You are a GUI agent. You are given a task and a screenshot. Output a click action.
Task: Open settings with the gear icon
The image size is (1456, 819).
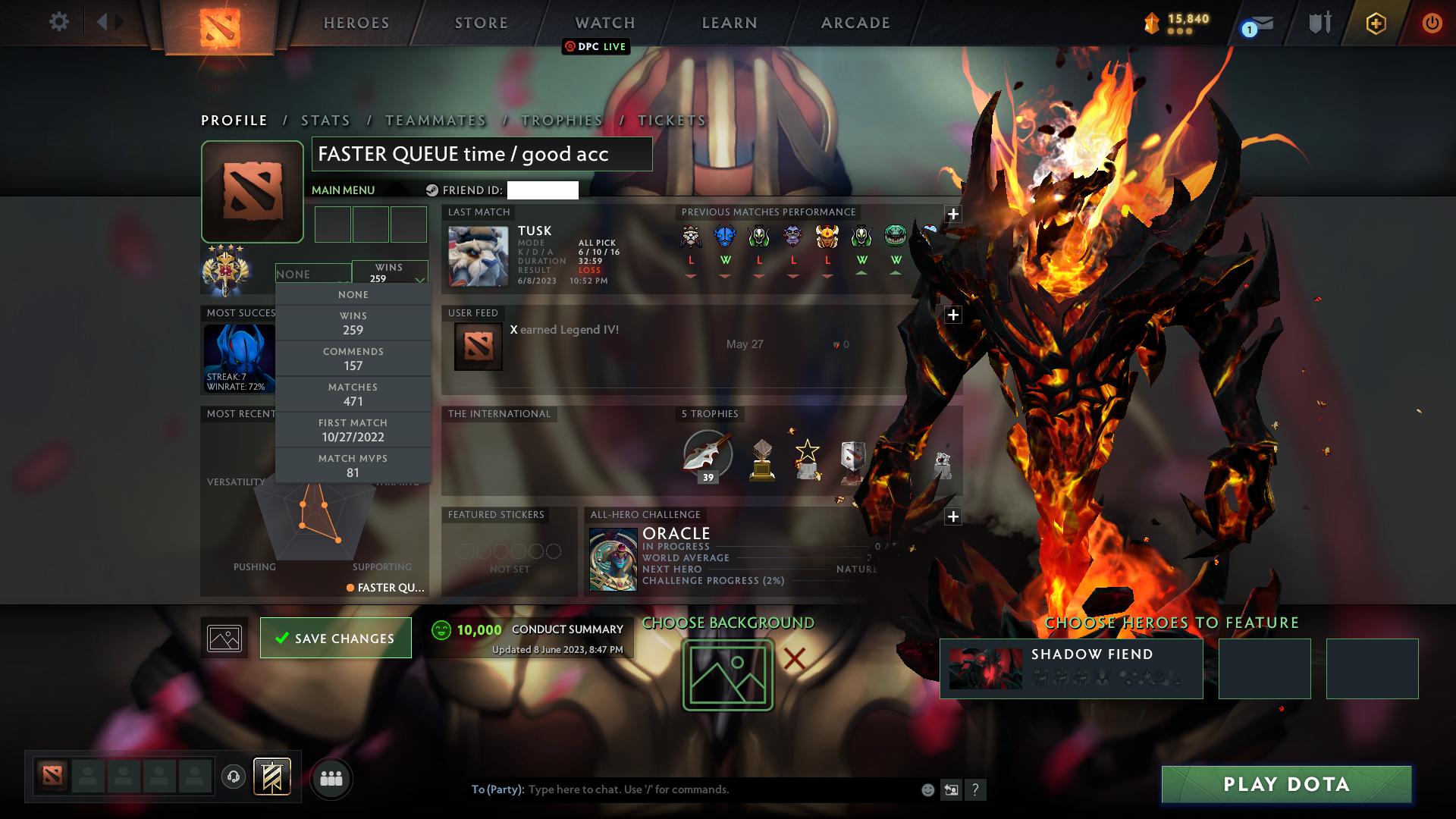pos(59,22)
